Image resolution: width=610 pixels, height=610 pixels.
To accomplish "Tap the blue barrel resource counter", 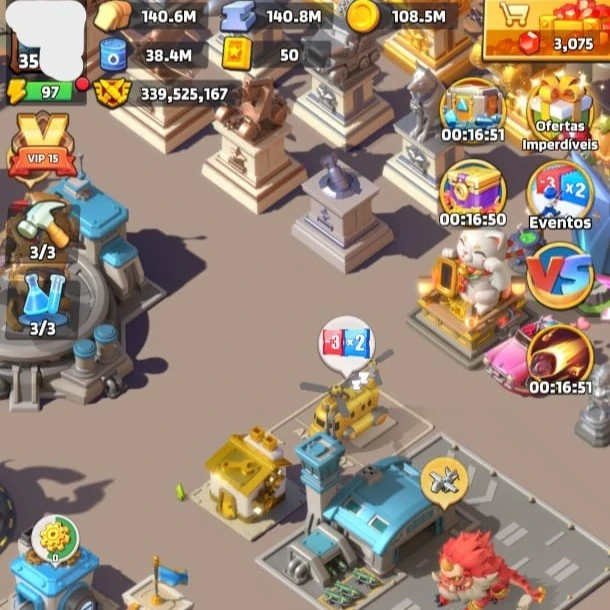I will coord(145,54).
